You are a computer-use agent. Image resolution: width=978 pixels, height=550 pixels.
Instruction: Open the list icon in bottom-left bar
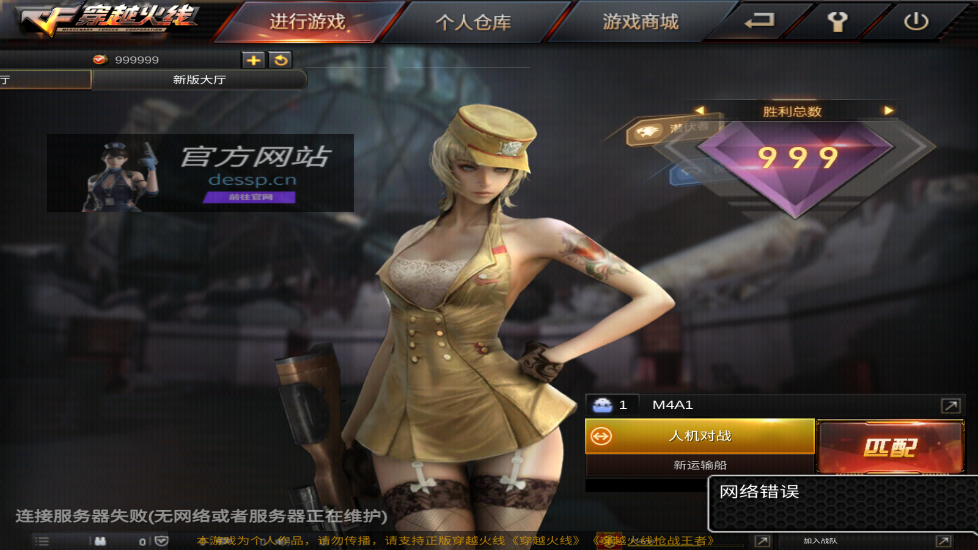pos(42,541)
